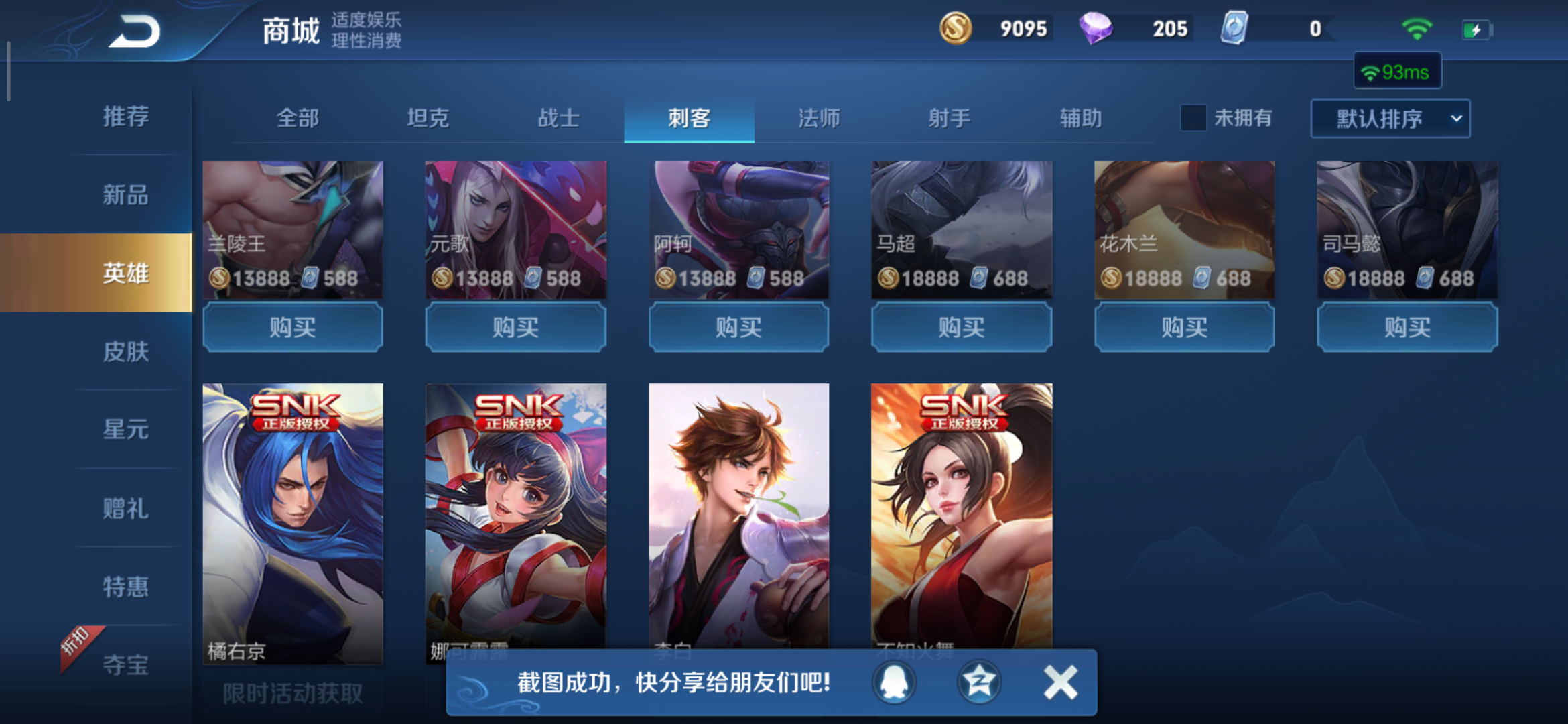Click the 93ms network latency indicator

[x=1398, y=70]
